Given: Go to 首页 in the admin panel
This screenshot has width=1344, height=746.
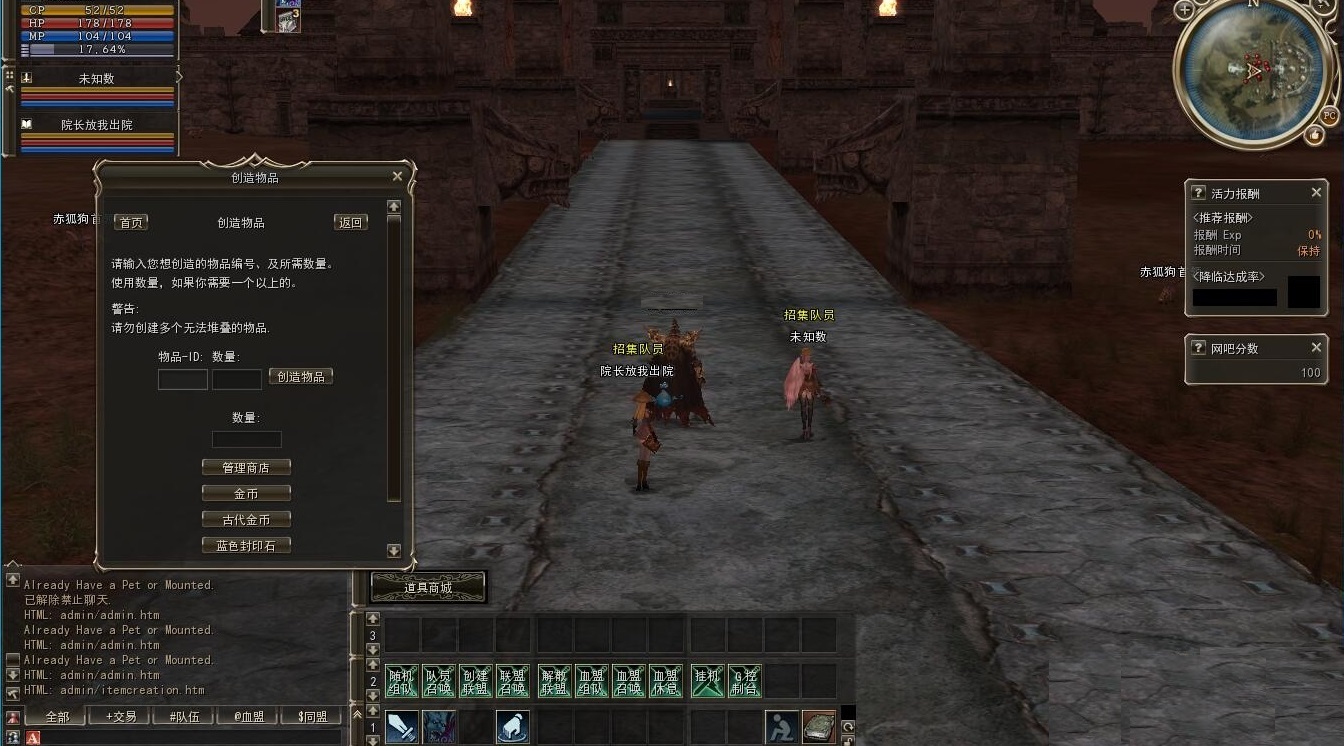Looking at the screenshot, I should point(131,223).
